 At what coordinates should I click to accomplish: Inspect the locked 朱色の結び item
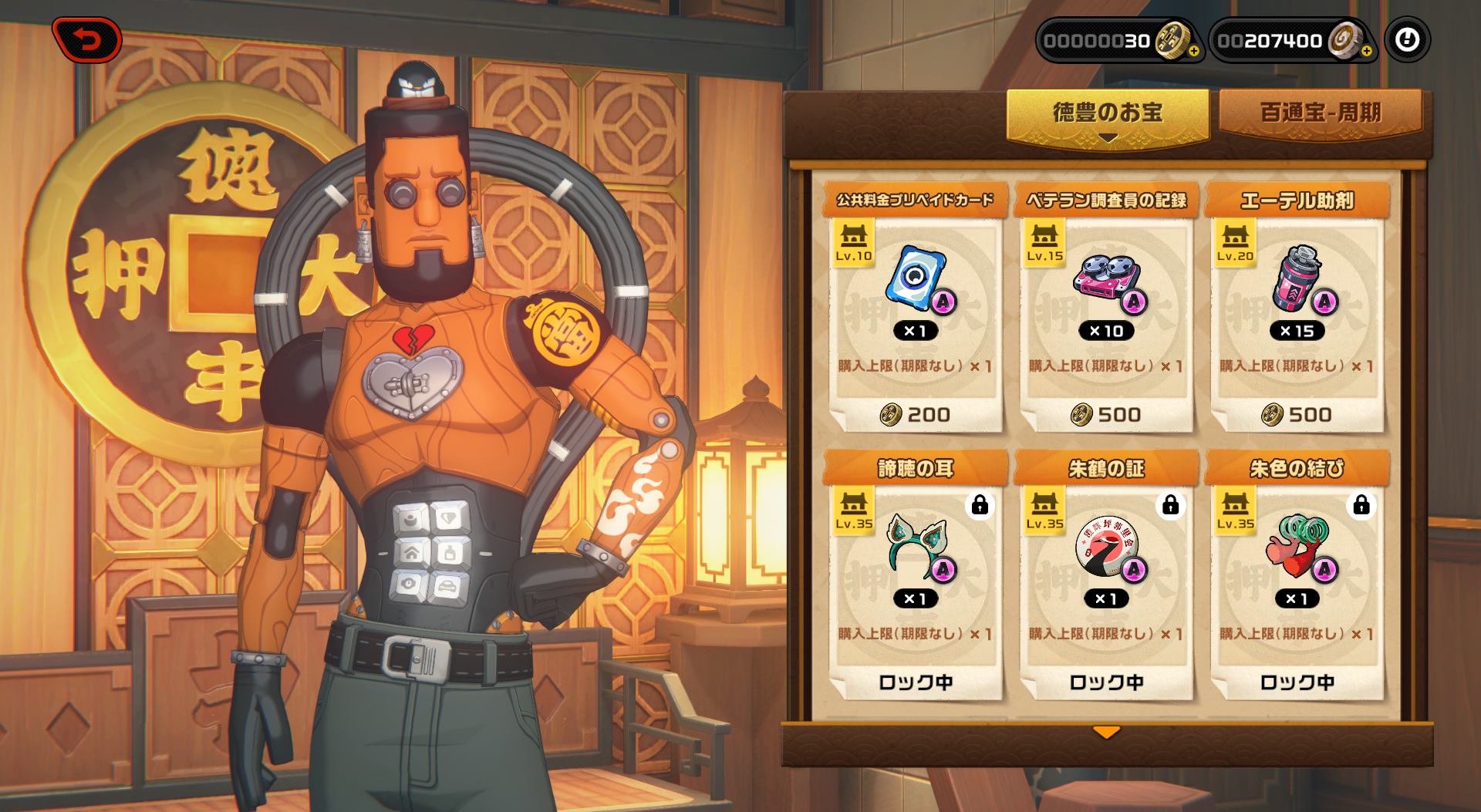tap(1296, 576)
